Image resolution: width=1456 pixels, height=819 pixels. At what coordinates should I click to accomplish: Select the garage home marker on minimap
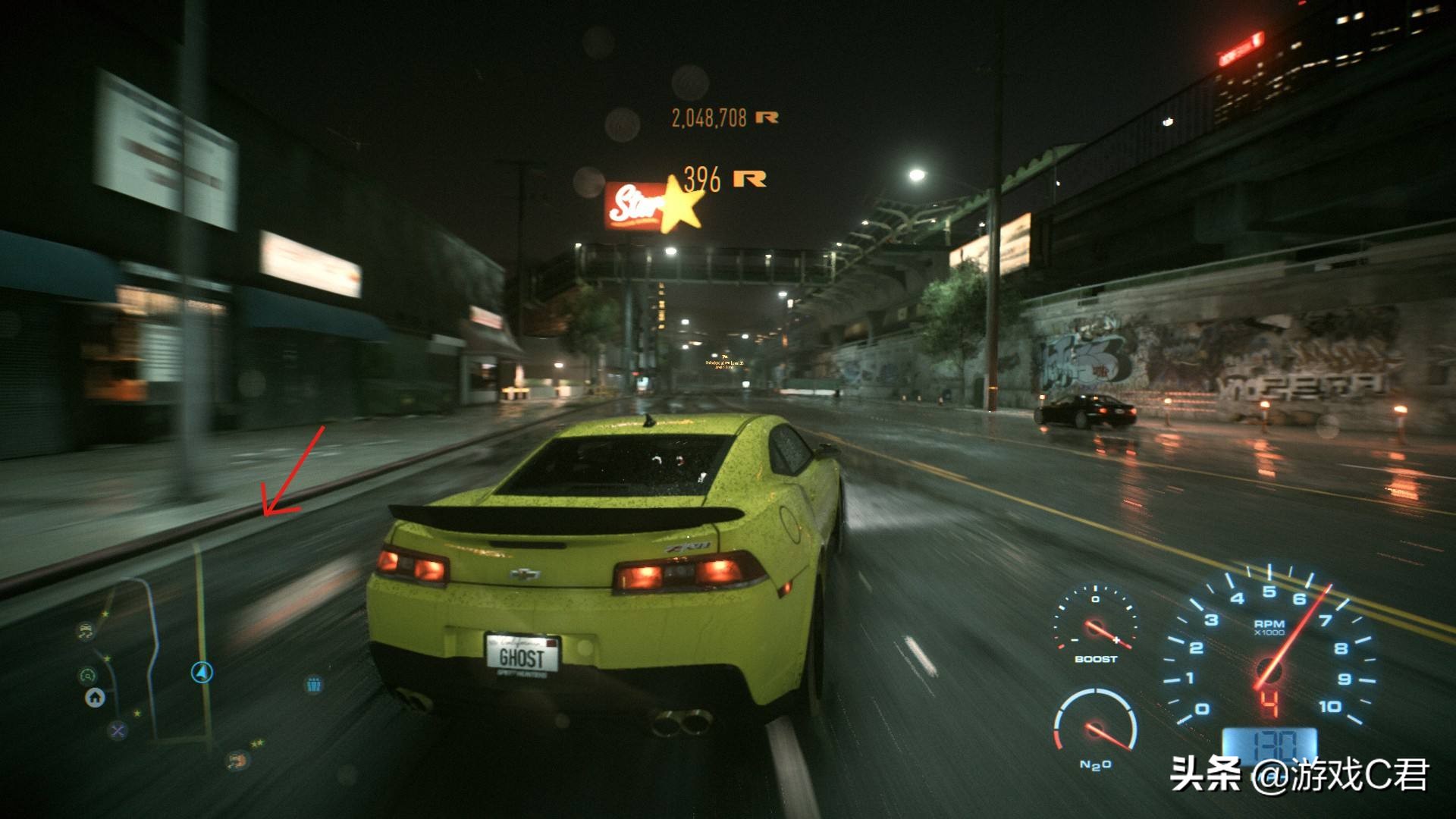pyautogui.click(x=95, y=697)
